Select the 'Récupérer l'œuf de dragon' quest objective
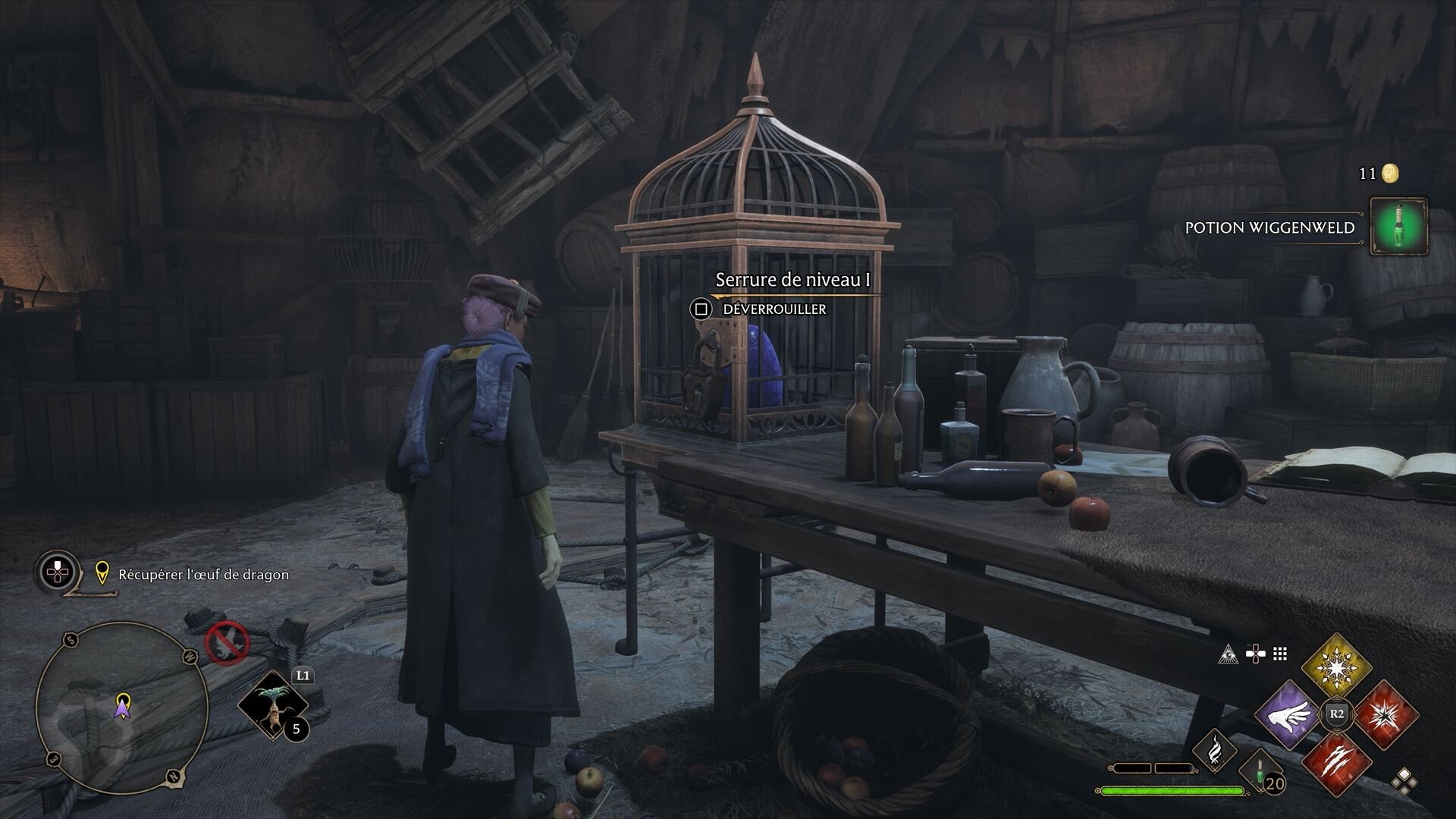Screen dimensions: 1456x819 point(203,575)
